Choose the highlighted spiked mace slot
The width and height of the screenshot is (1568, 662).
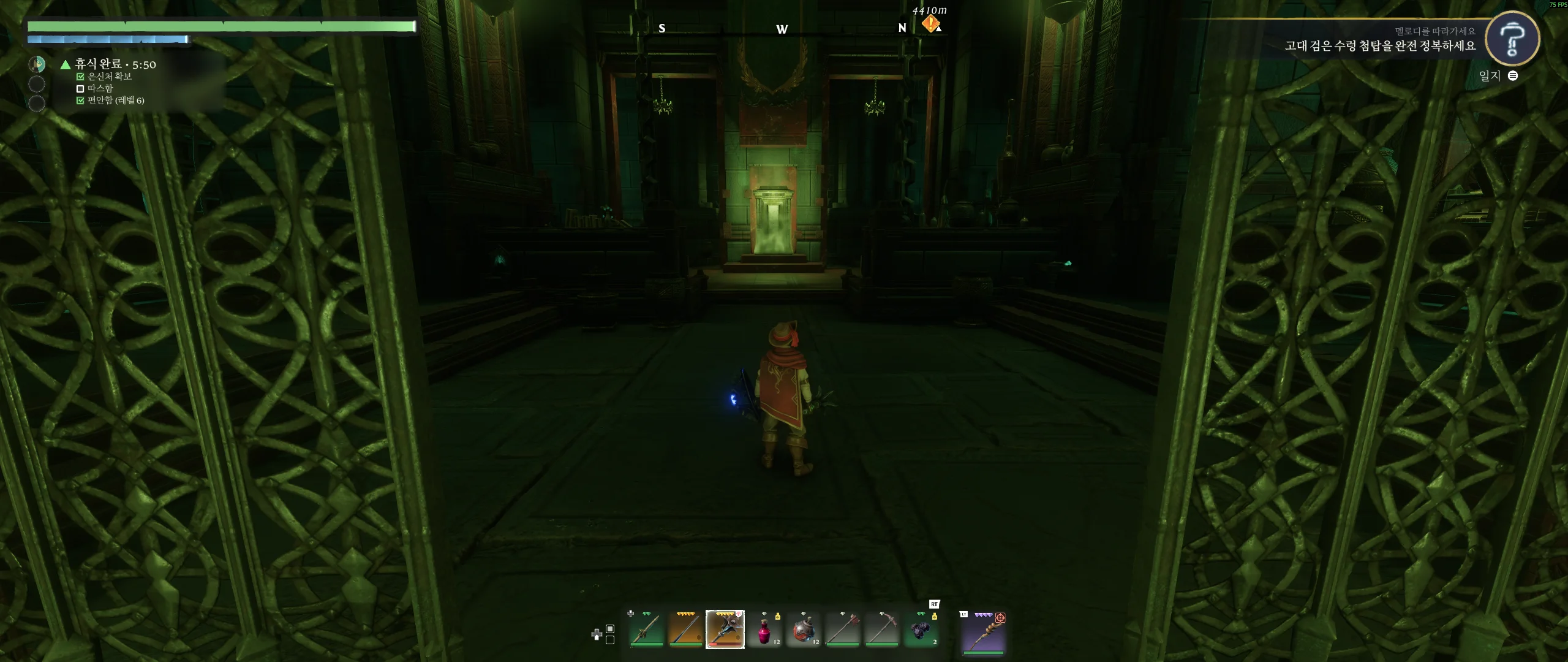[x=725, y=630]
